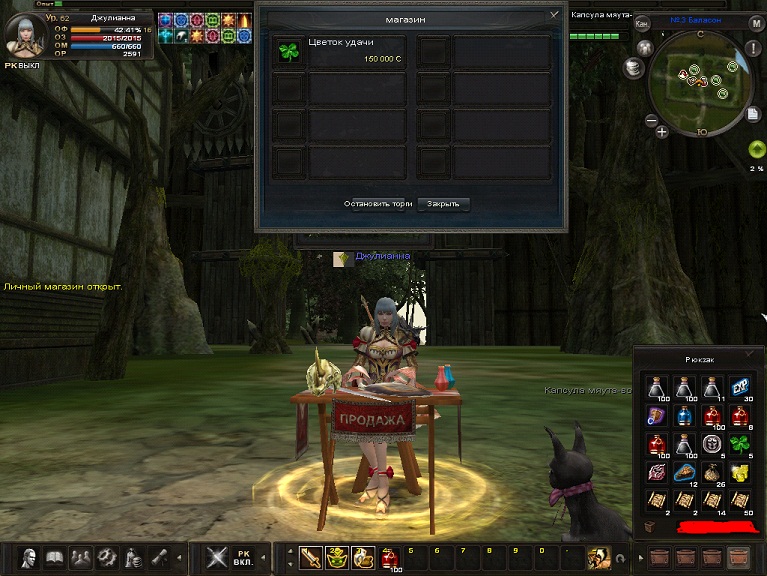The height and width of the screenshot is (576, 767).
Task: Pick the gold coins stack in backpack
Action: pos(739,470)
